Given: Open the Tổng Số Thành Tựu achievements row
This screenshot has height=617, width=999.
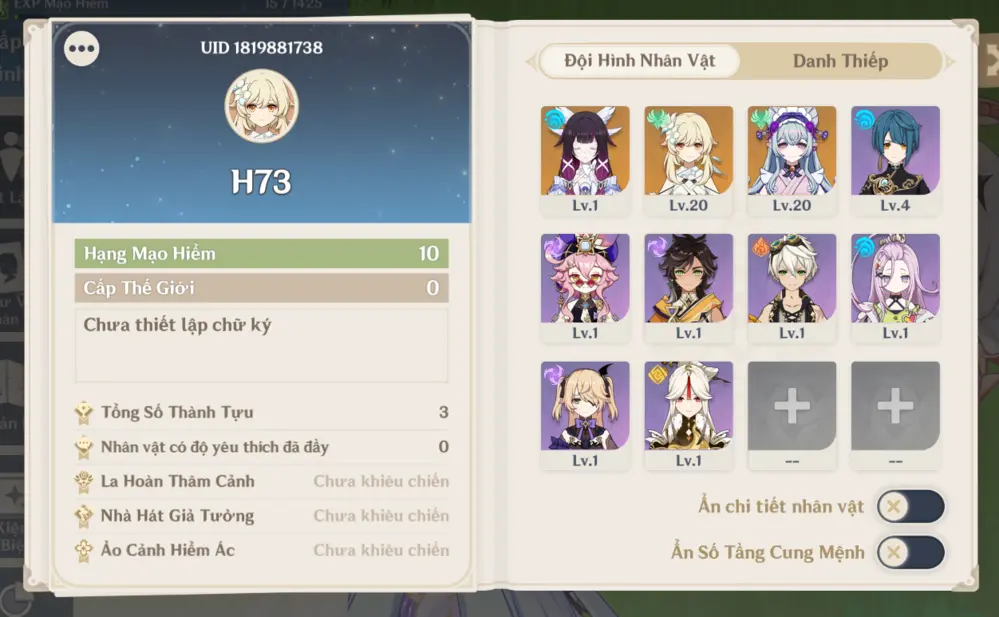Looking at the screenshot, I should coord(261,412).
